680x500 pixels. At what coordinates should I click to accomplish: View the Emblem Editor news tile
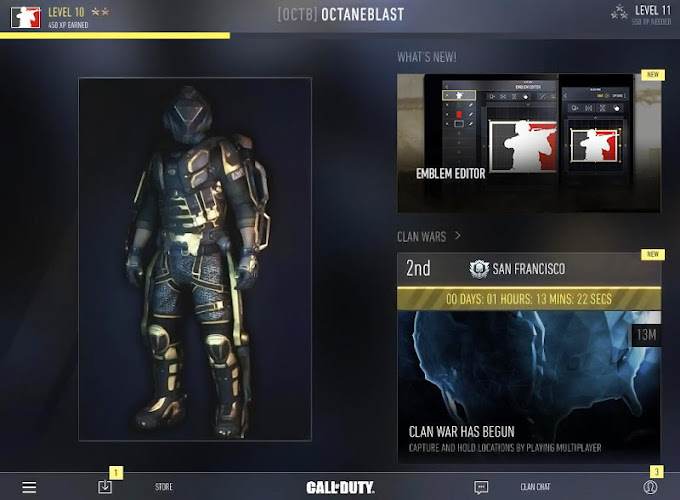[529, 143]
